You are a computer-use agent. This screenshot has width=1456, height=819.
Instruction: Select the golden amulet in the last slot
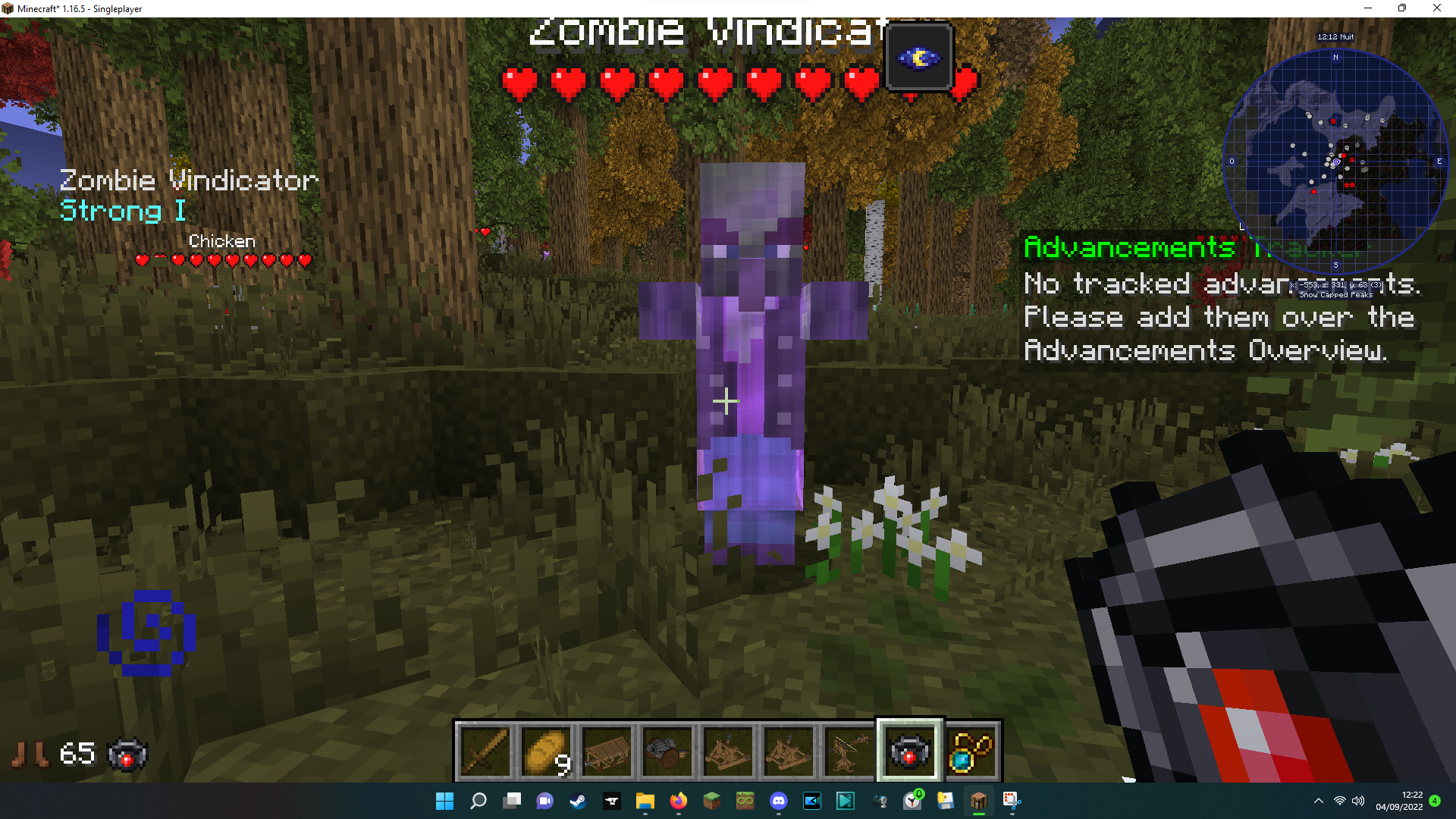pyautogui.click(x=972, y=752)
